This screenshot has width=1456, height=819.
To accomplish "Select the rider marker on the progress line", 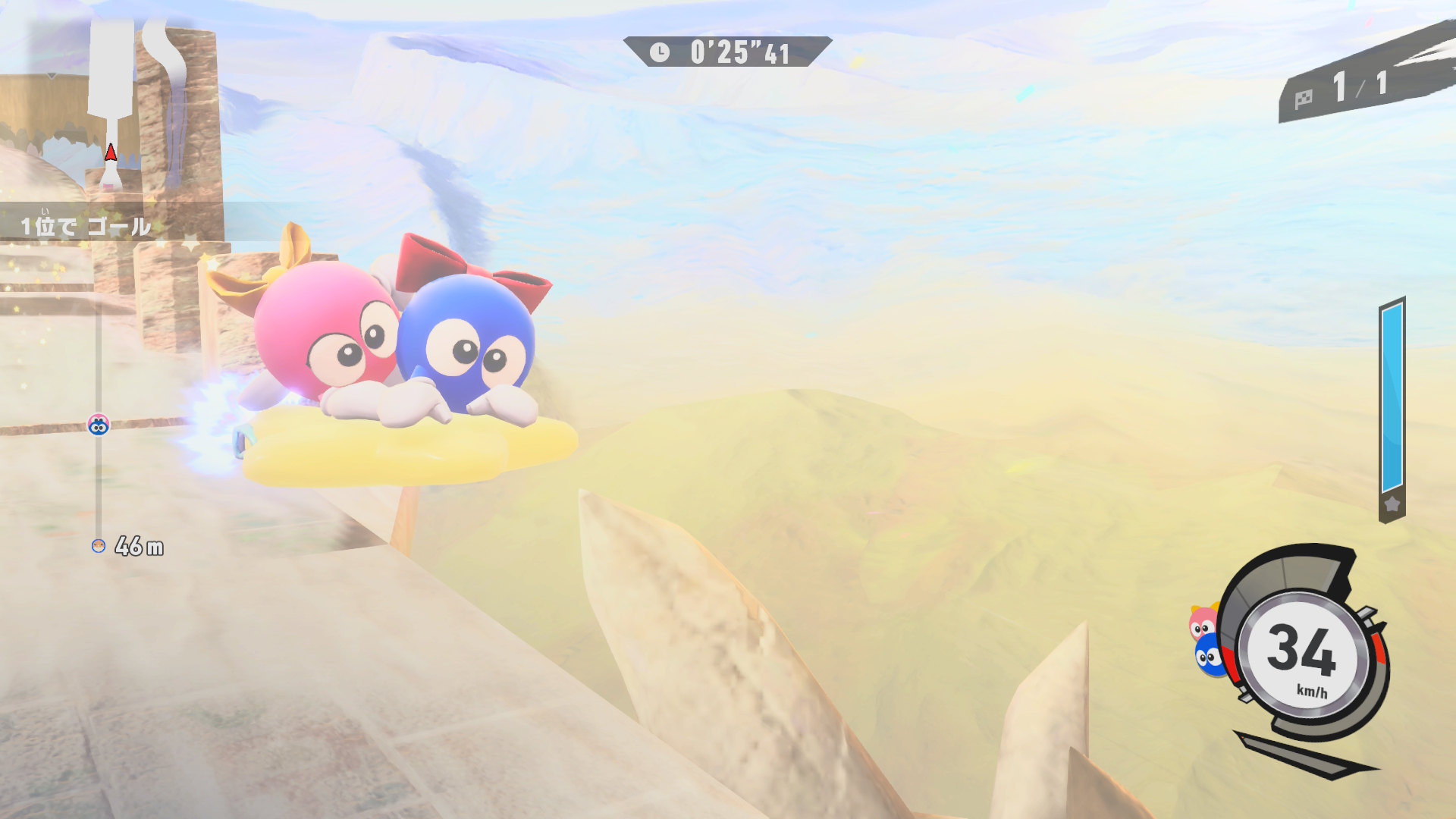I will click(99, 425).
